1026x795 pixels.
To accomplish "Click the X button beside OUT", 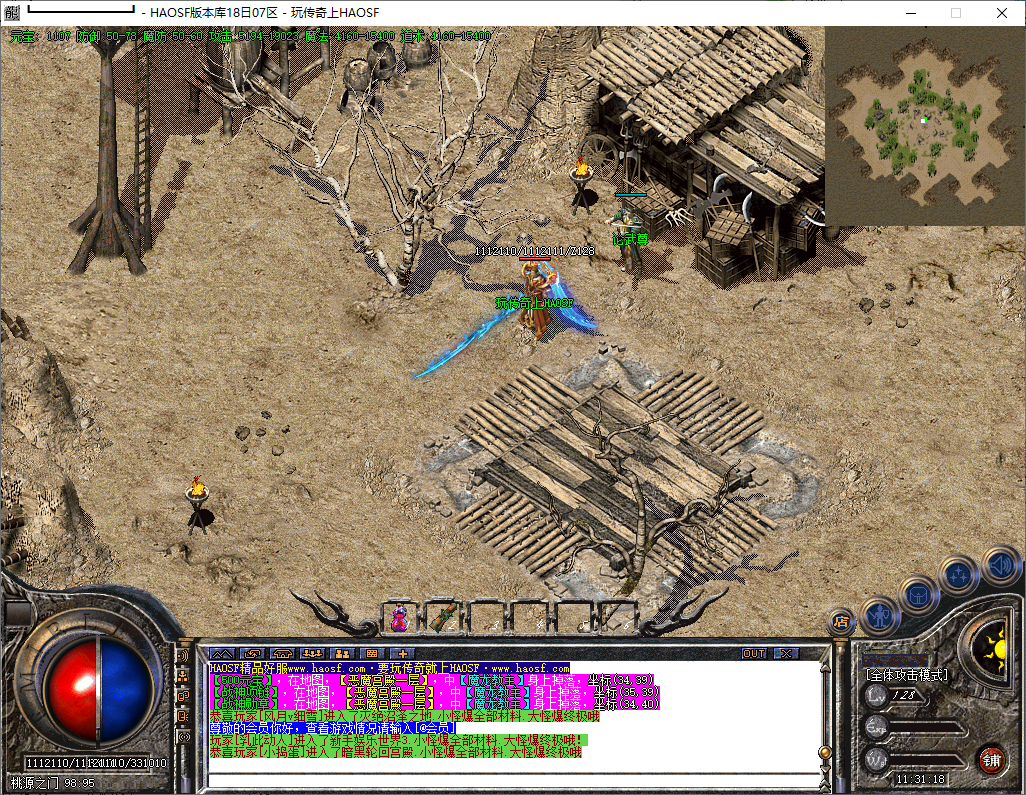I will click(x=787, y=653).
